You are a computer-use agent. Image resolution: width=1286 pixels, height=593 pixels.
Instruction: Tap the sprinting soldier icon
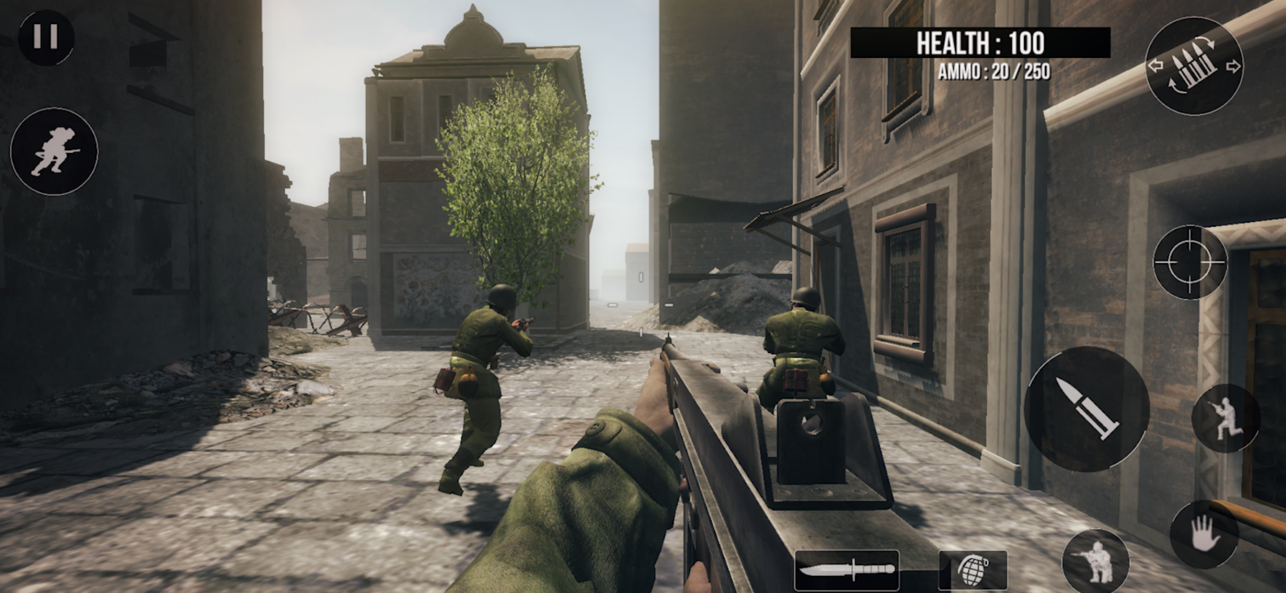54,152
